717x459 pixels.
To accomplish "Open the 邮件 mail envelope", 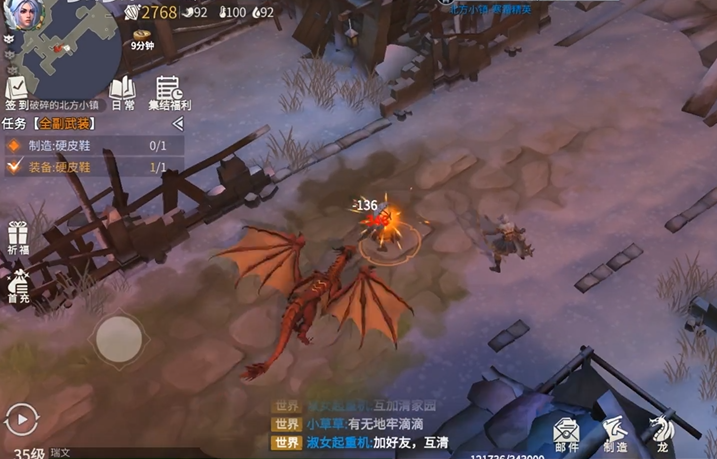I will 567,432.
